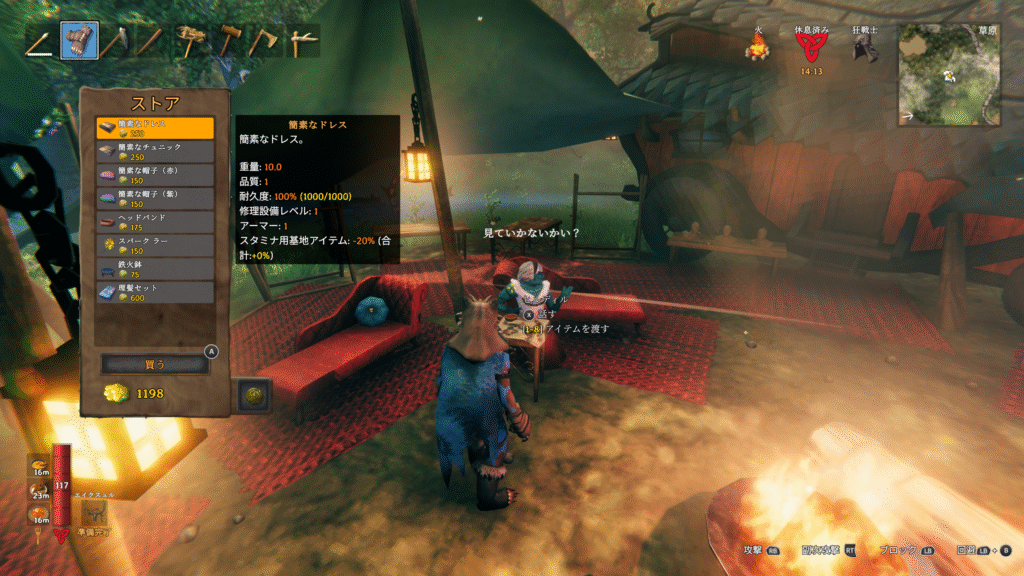Click the 買う buy button
Image resolution: width=1024 pixels, height=576 pixels.
click(x=155, y=364)
